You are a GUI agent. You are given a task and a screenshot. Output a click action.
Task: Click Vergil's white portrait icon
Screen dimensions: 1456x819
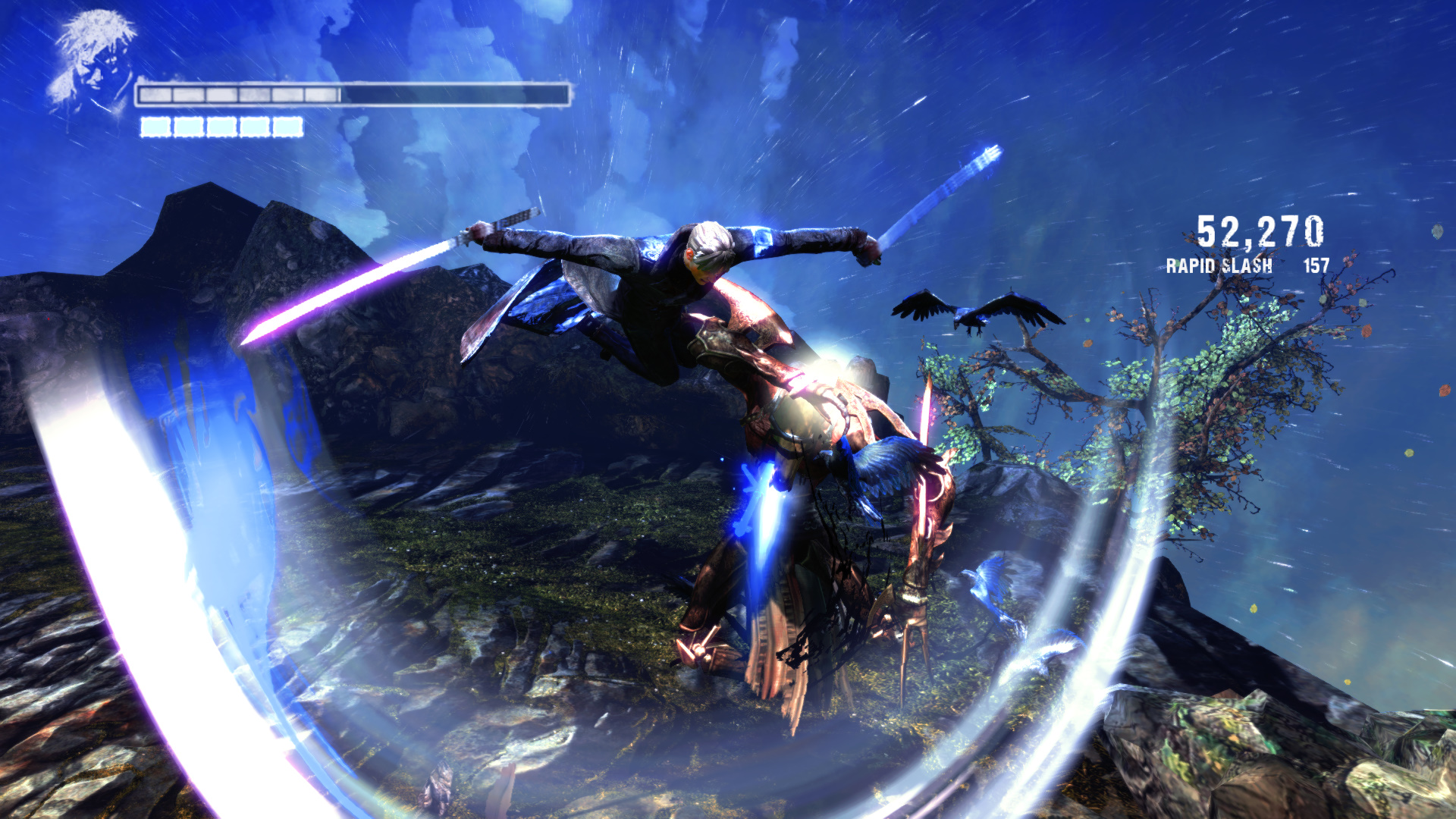pyautogui.click(x=91, y=63)
